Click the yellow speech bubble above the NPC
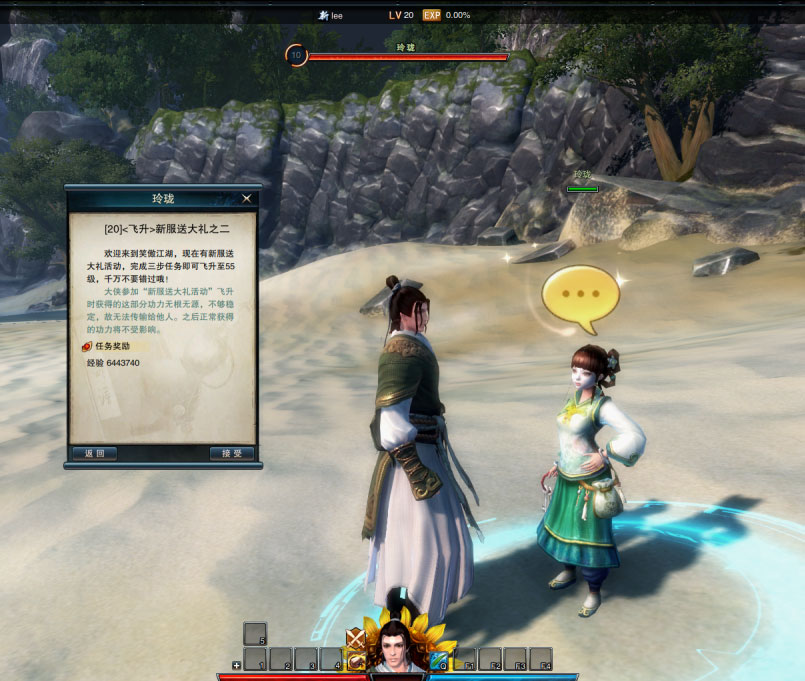The width and height of the screenshot is (805, 681). tap(574, 295)
